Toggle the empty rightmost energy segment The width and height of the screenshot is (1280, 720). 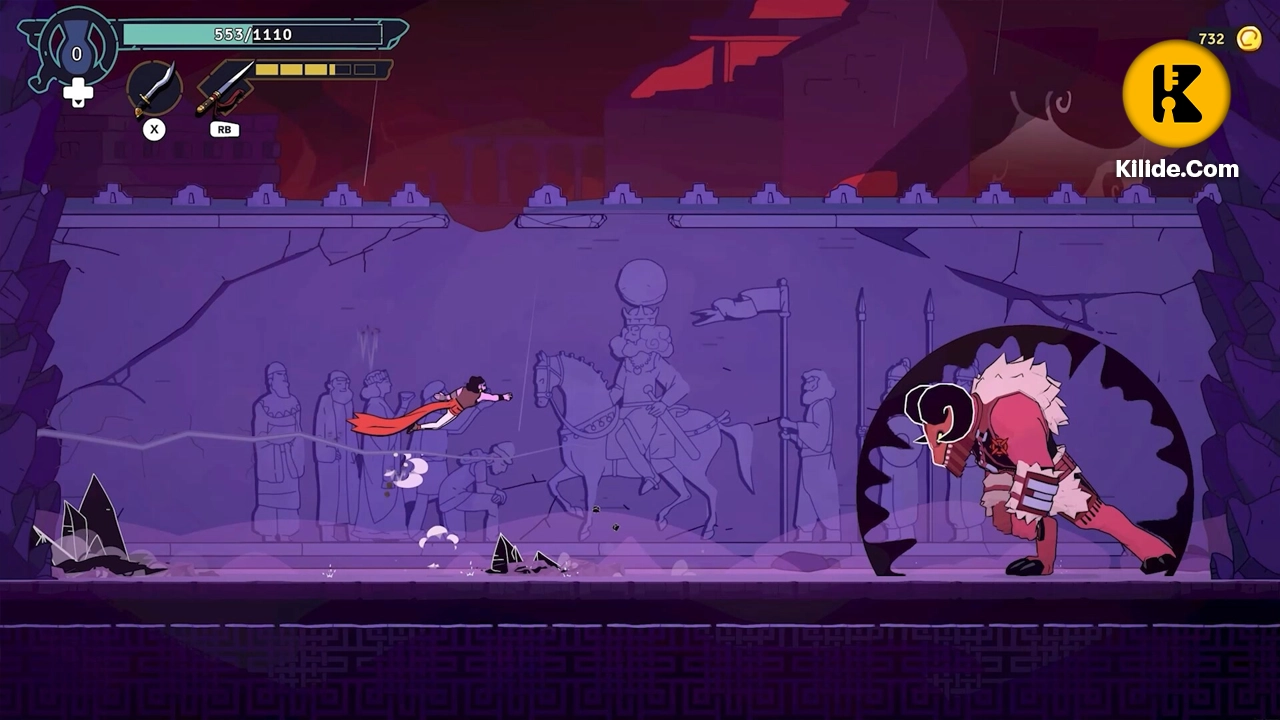(365, 69)
